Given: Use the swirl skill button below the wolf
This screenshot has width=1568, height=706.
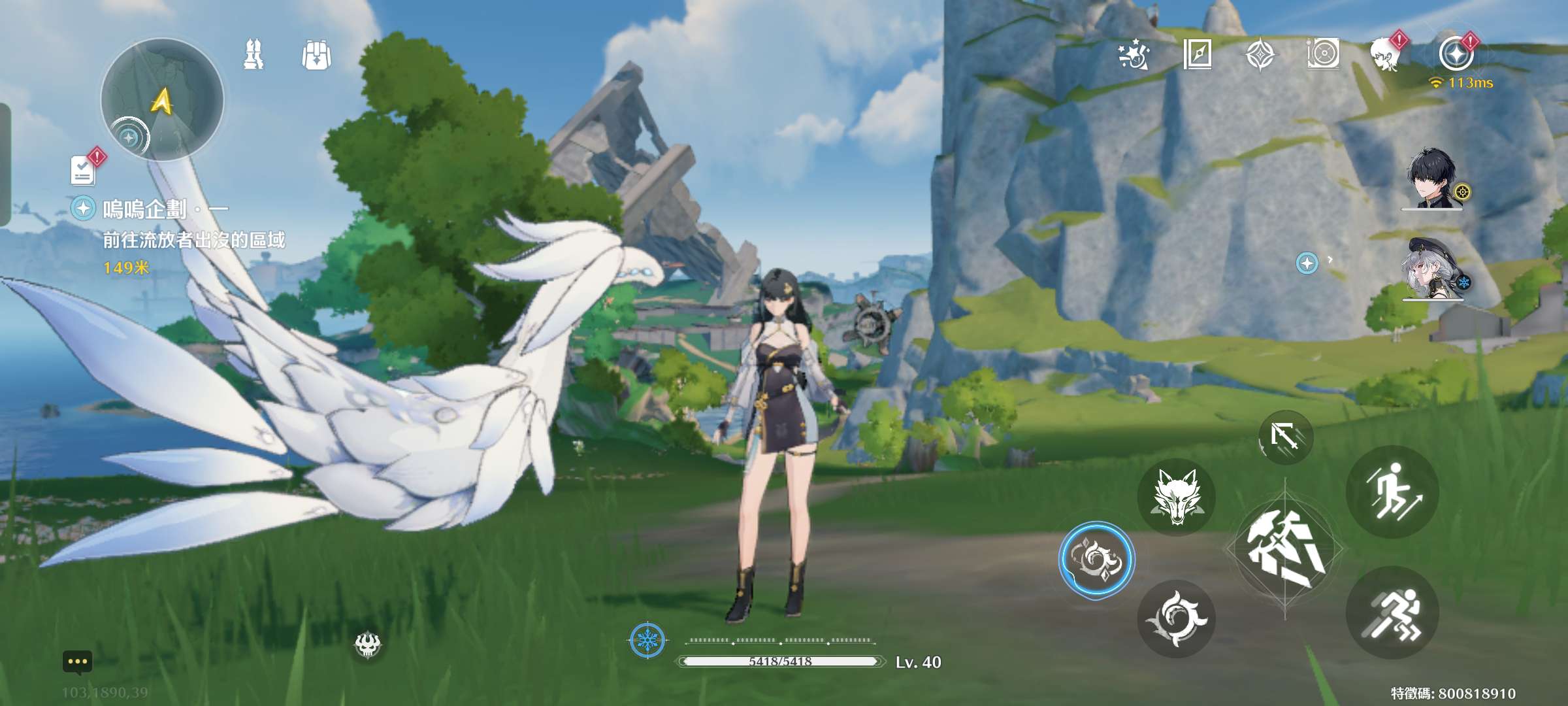Looking at the screenshot, I should pyautogui.click(x=1176, y=619).
